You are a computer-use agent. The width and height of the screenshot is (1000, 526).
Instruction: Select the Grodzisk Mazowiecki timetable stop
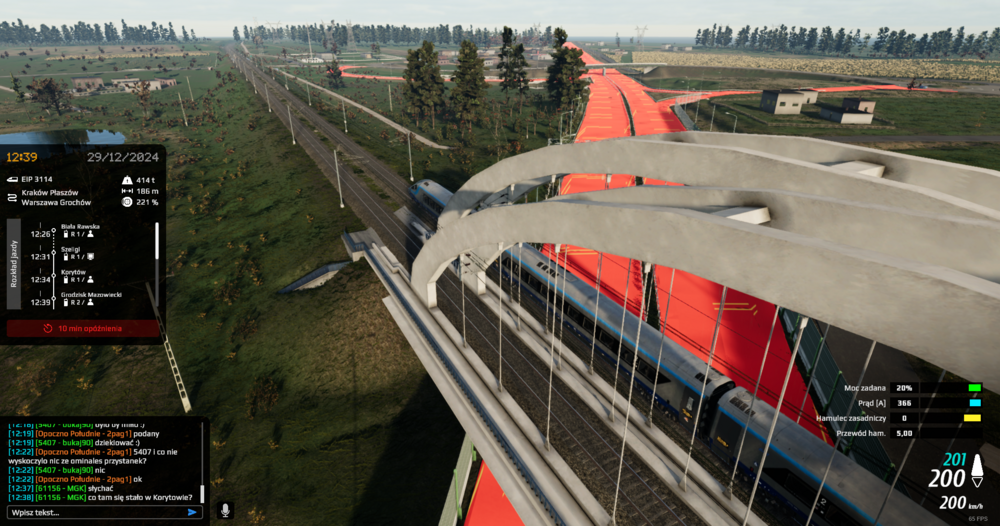[x=90, y=296]
